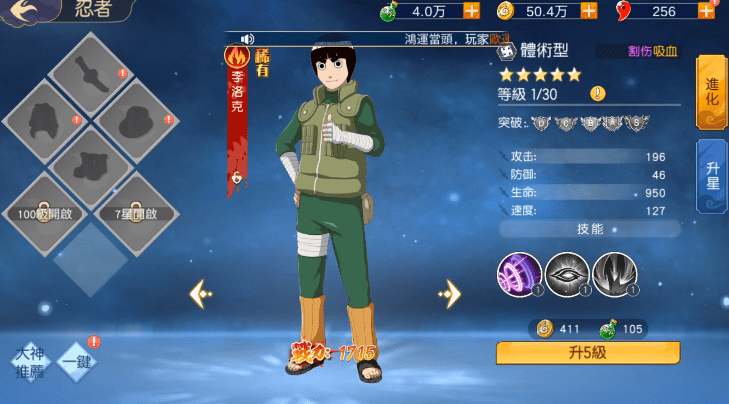The image size is (729, 404).
Task: Tap the 一鍵 one-click equip button
Action: coord(77,362)
